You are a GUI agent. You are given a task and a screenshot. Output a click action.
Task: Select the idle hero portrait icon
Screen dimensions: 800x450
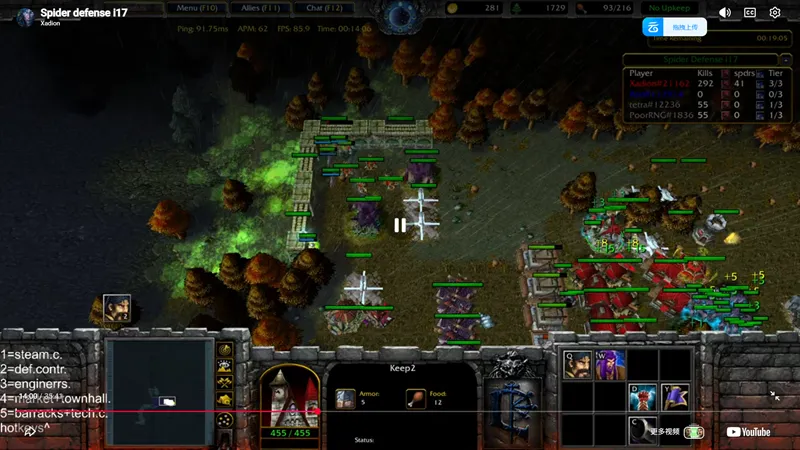point(117,309)
